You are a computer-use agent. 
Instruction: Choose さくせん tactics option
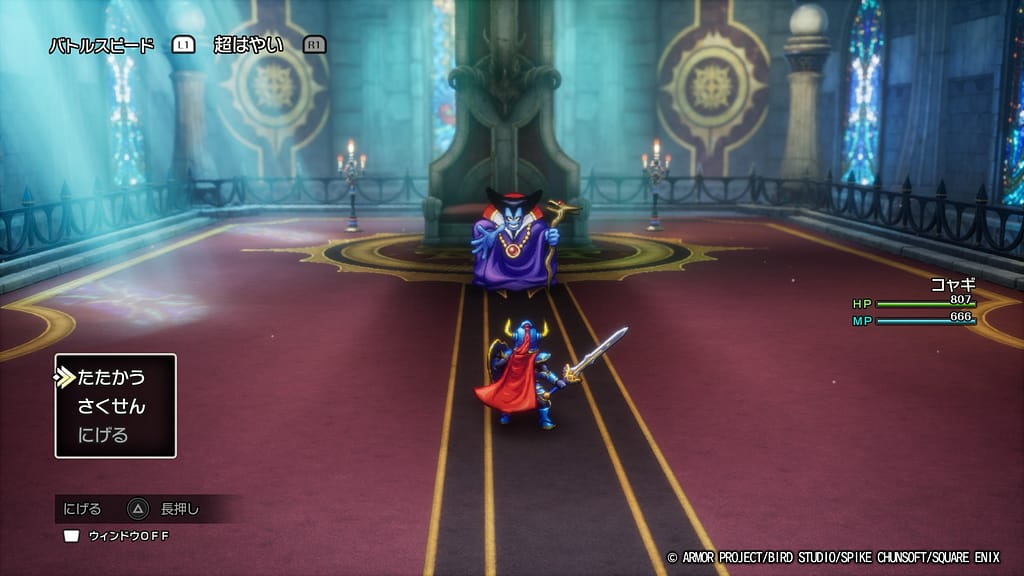click(111, 406)
